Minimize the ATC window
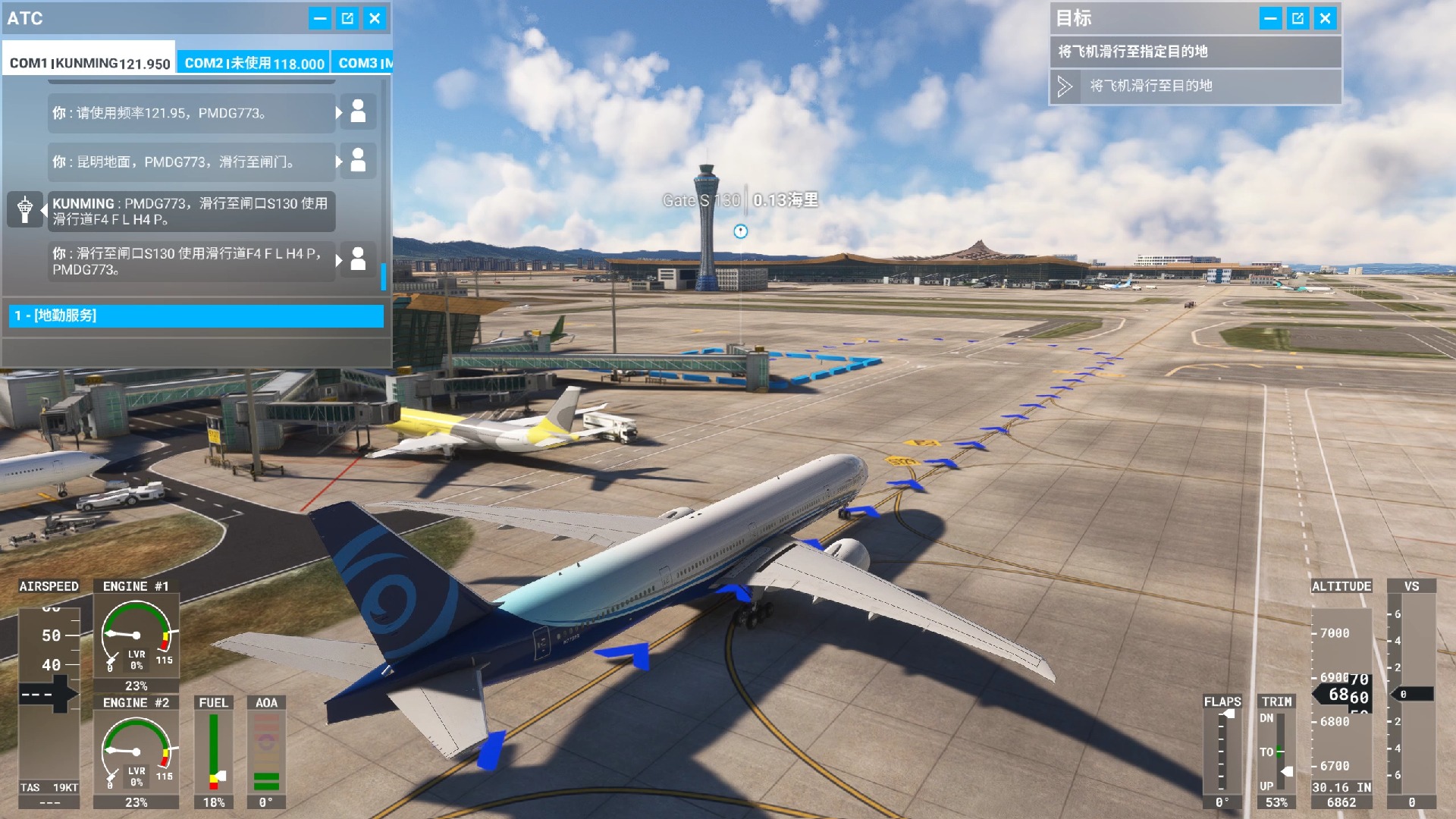The height and width of the screenshot is (819, 1456). pyautogui.click(x=318, y=18)
